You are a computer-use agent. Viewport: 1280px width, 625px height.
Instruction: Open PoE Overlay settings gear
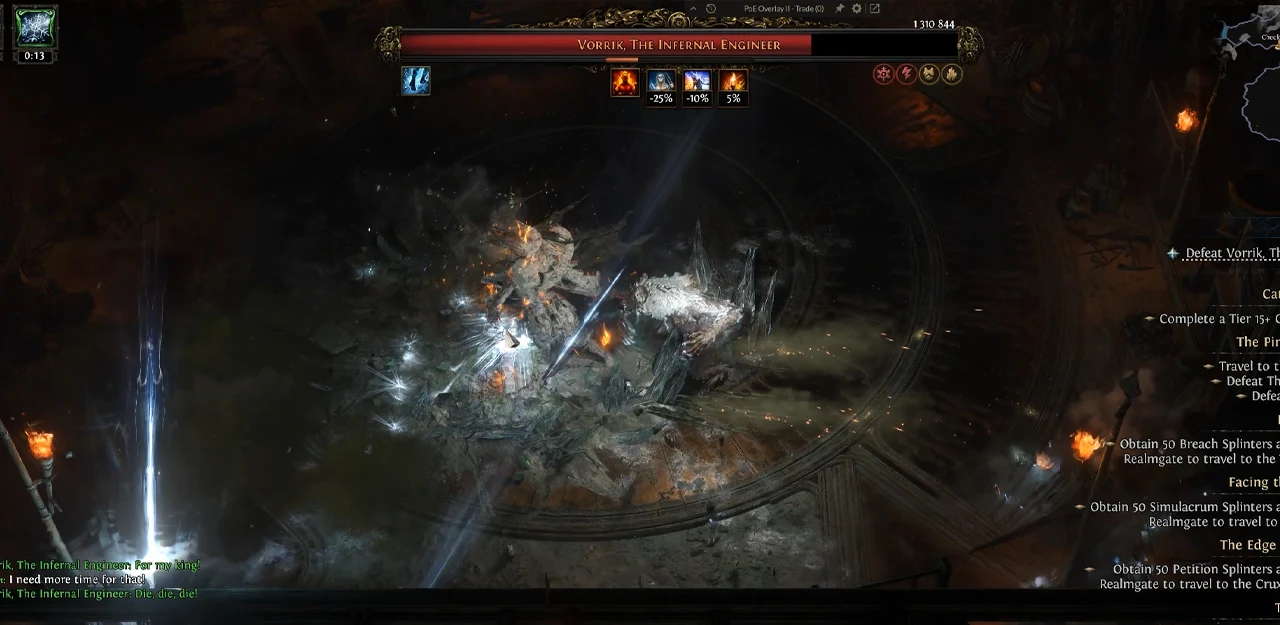(x=857, y=9)
